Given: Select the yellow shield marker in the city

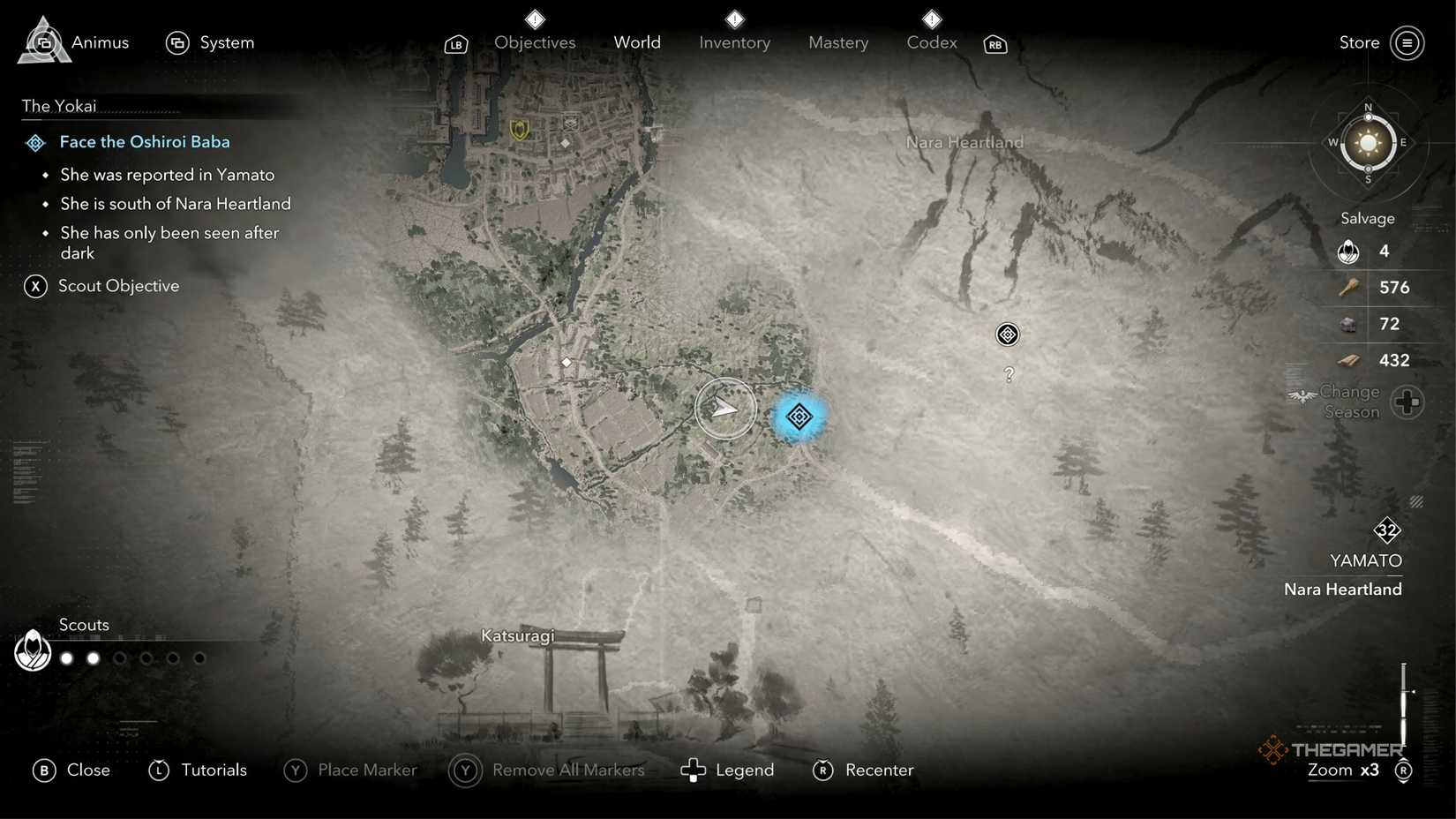Looking at the screenshot, I should [x=519, y=129].
